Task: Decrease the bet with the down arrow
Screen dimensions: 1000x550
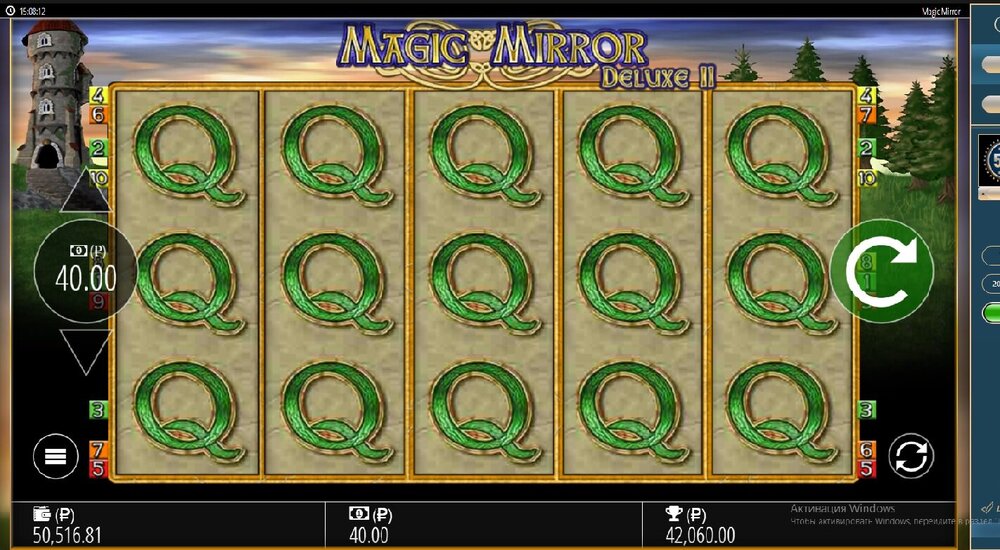Action: (x=85, y=350)
